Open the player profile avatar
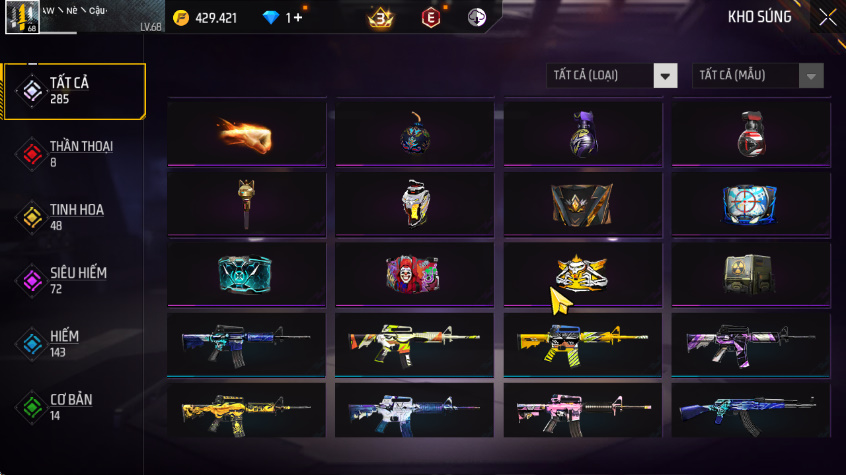This screenshot has width=846, height=475. click(21, 17)
